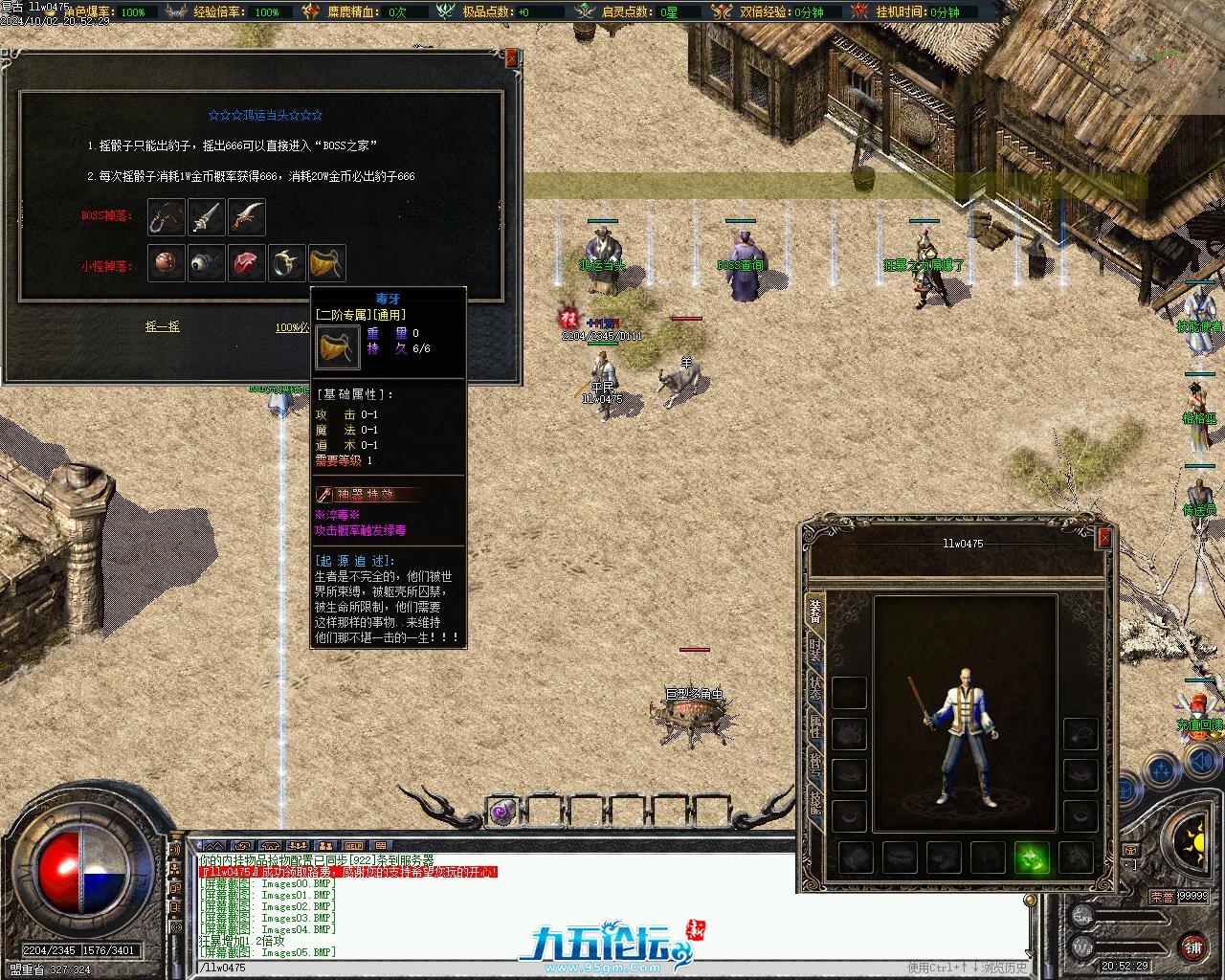The height and width of the screenshot is (980, 1225).
Task: Click the 摇一摇 dice roll link
Action: tap(162, 327)
